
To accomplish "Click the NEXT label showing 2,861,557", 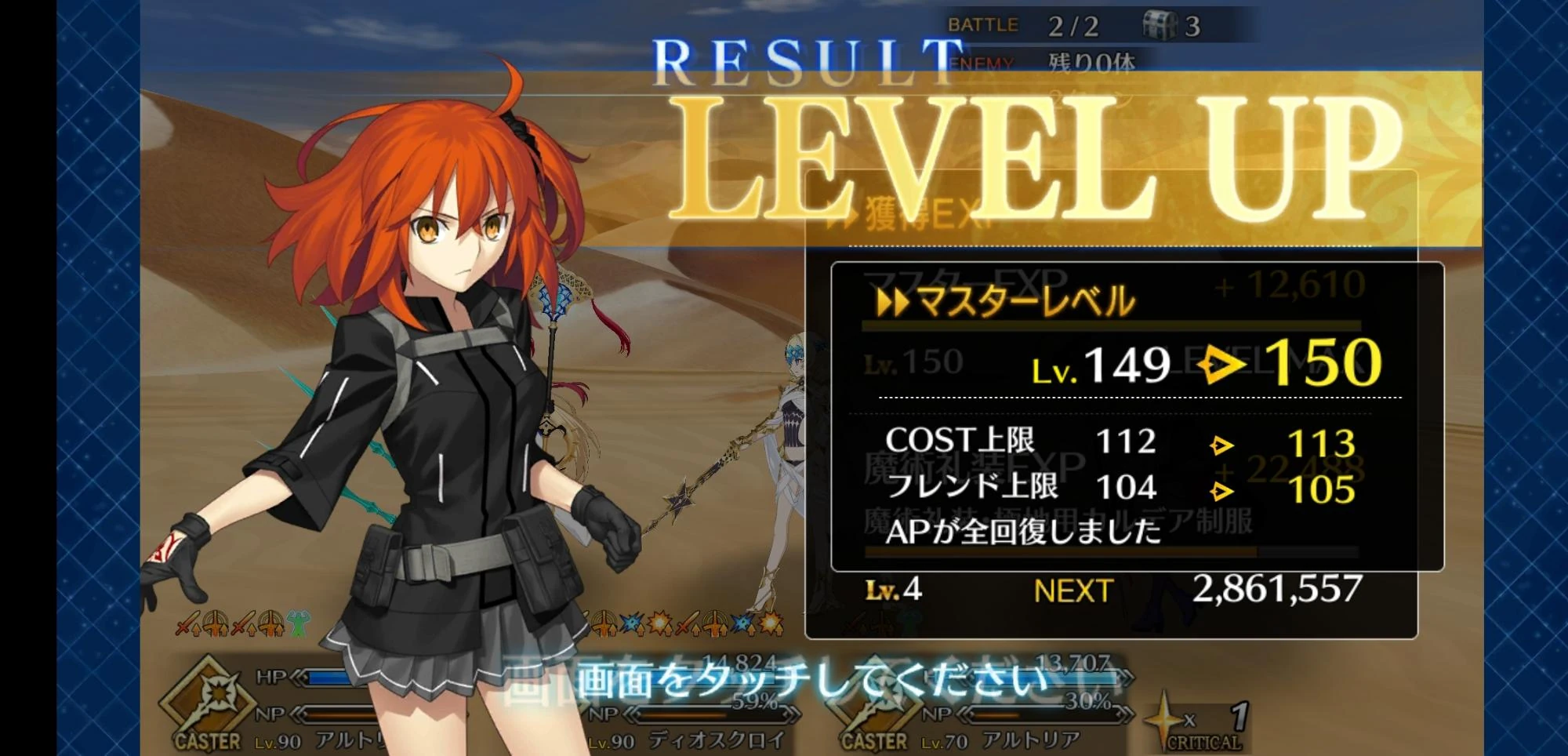I will coord(1074,590).
